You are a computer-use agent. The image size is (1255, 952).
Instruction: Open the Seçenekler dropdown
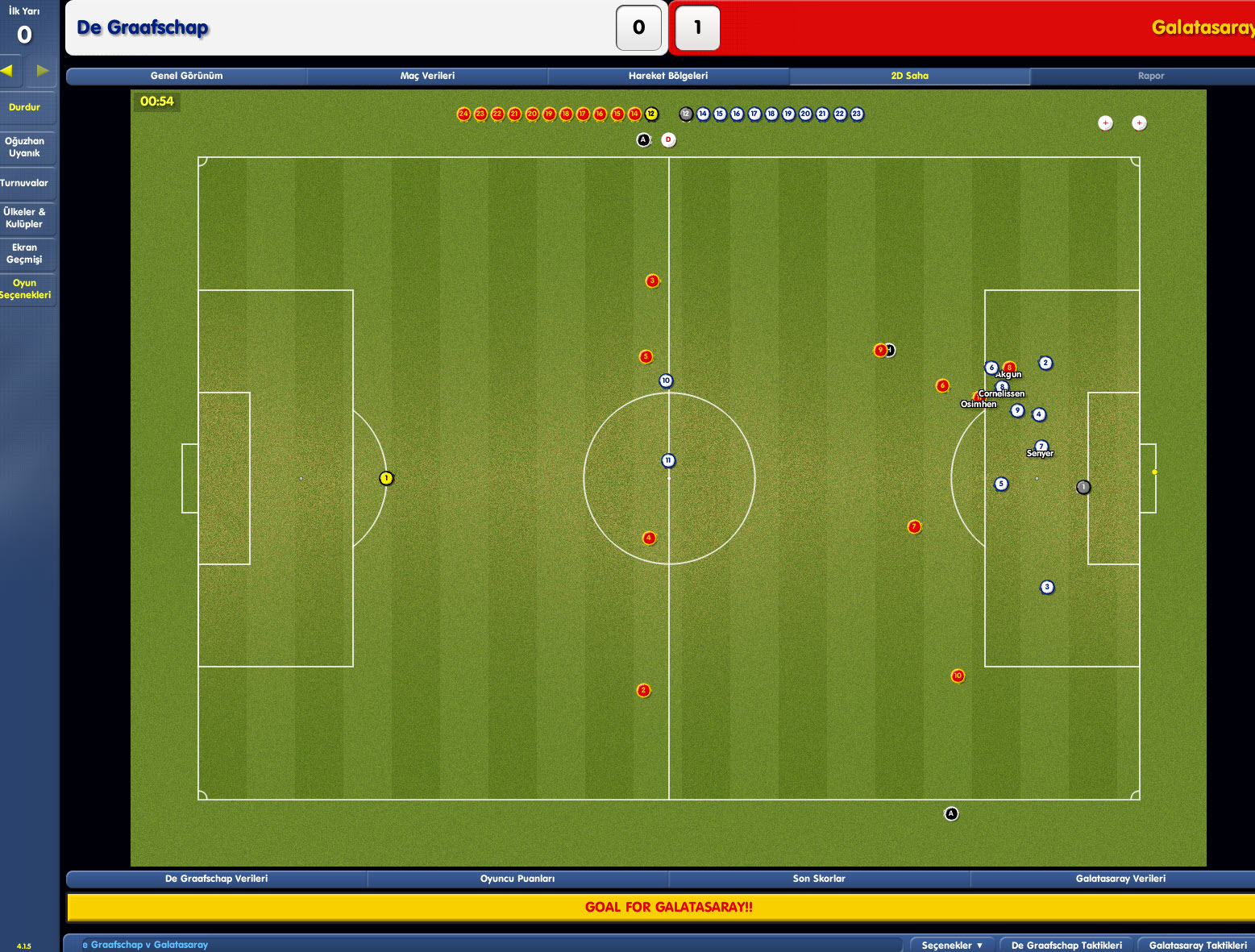click(x=952, y=945)
